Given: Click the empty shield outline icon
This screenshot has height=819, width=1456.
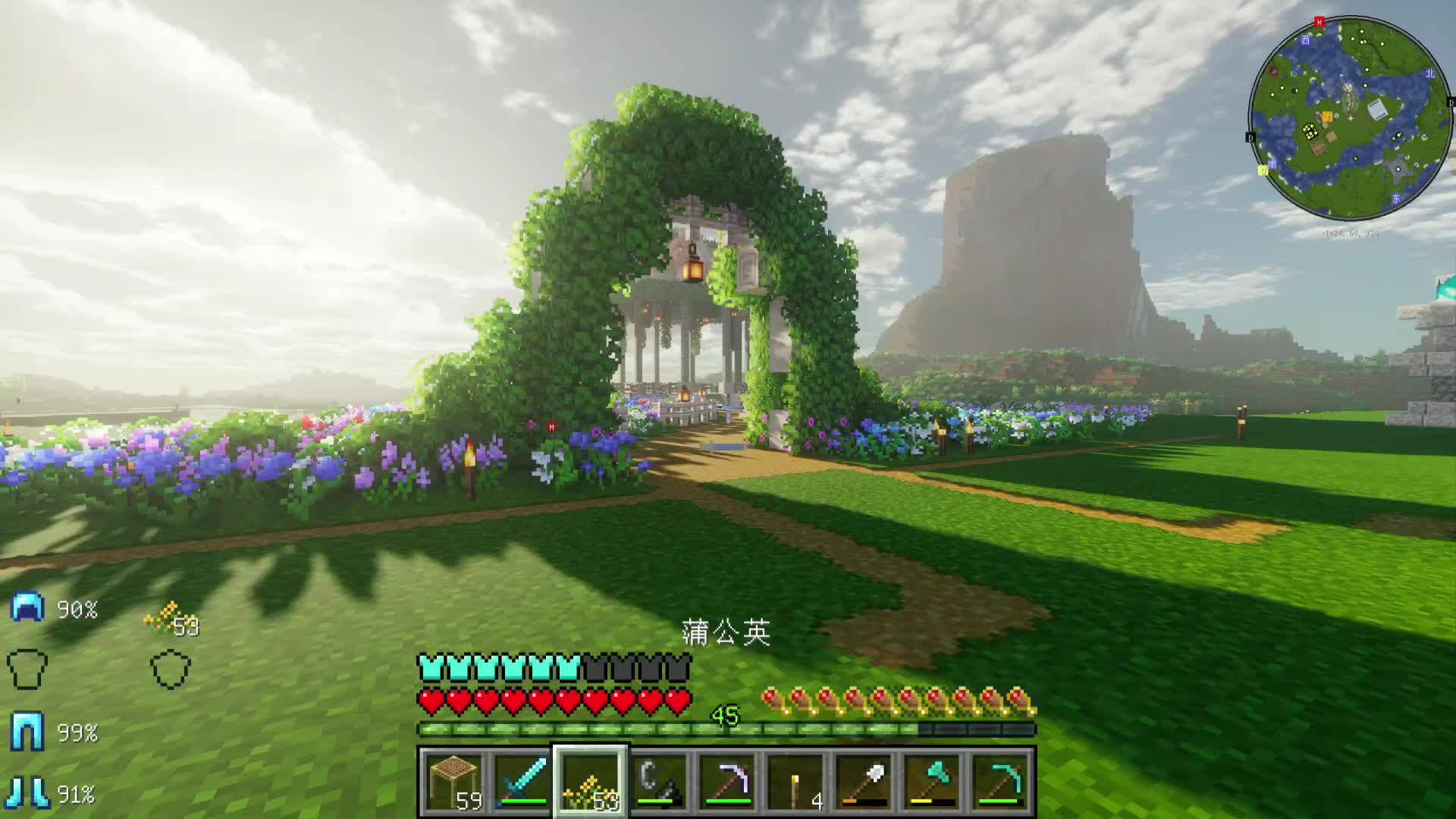Looking at the screenshot, I should 171,670.
